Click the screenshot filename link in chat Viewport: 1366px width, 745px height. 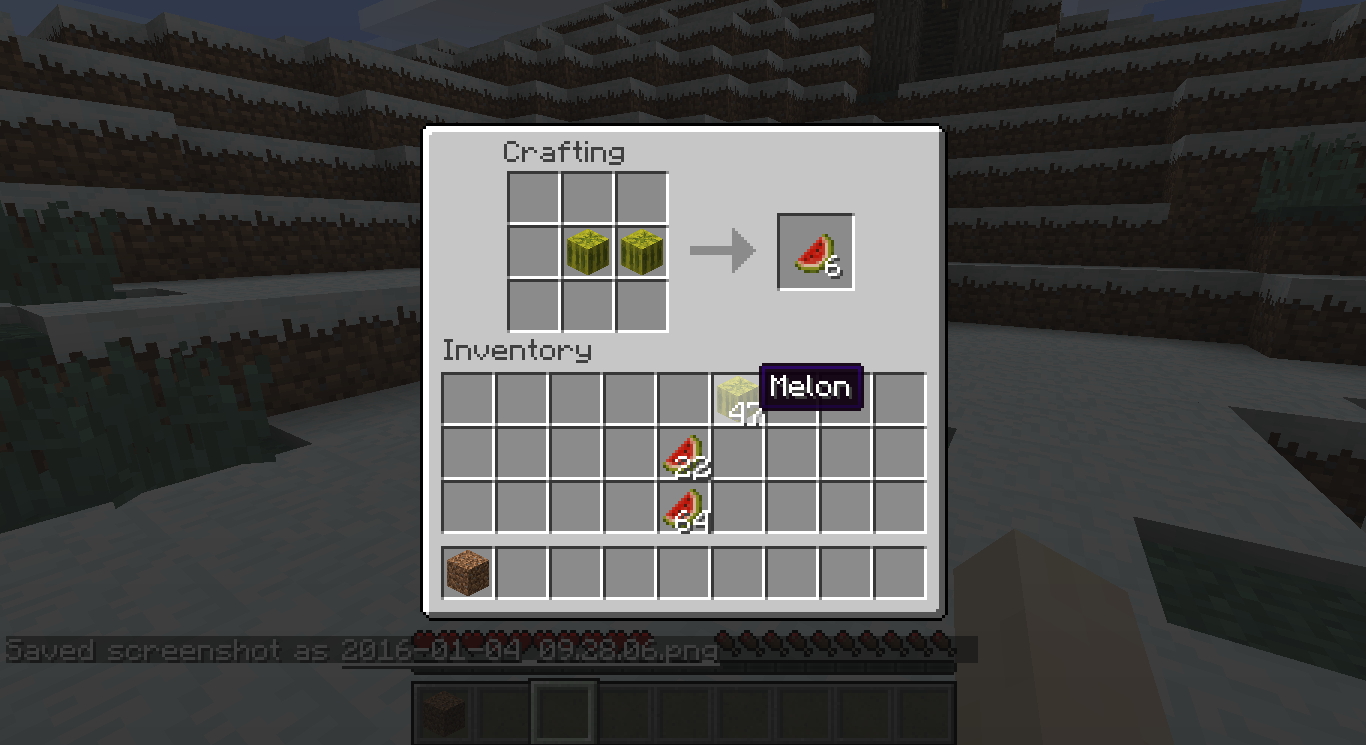point(530,650)
